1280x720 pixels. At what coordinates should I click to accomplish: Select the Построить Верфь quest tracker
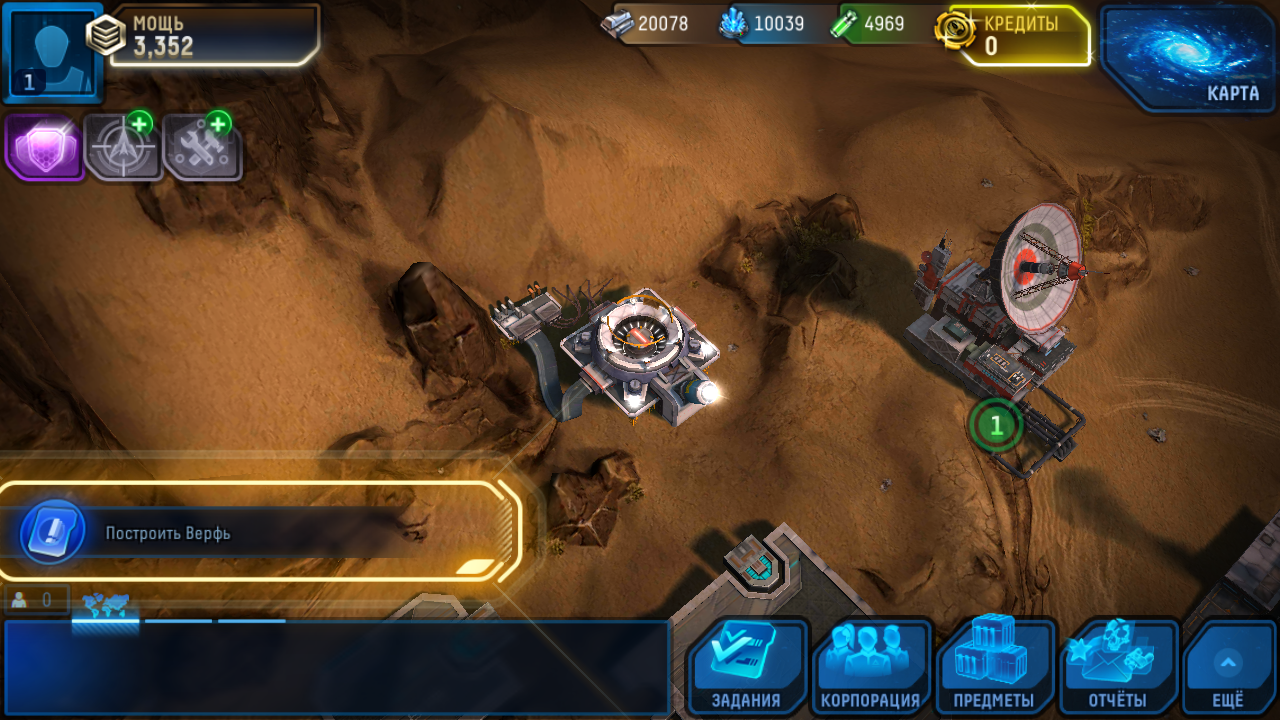260,532
